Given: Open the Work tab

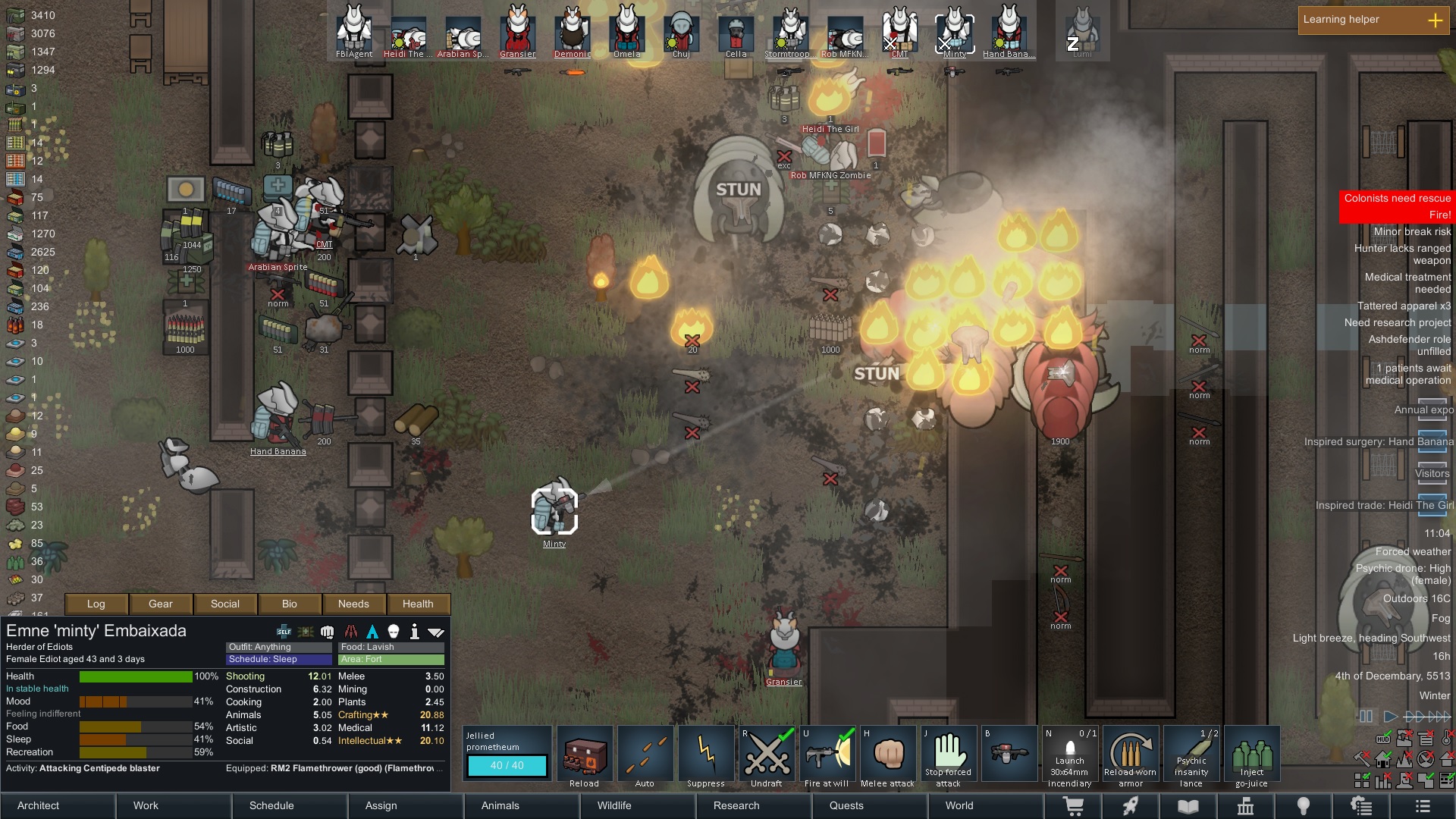Looking at the screenshot, I should [x=146, y=805].
